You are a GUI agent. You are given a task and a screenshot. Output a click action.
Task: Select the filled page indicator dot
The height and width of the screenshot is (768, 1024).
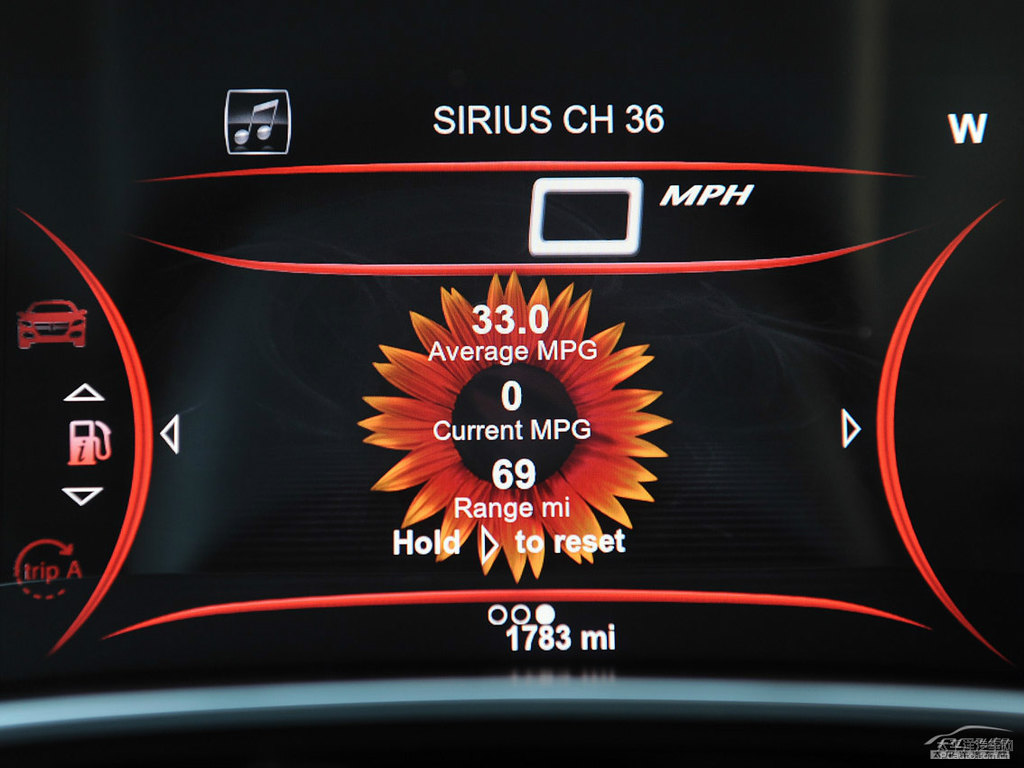545,614
